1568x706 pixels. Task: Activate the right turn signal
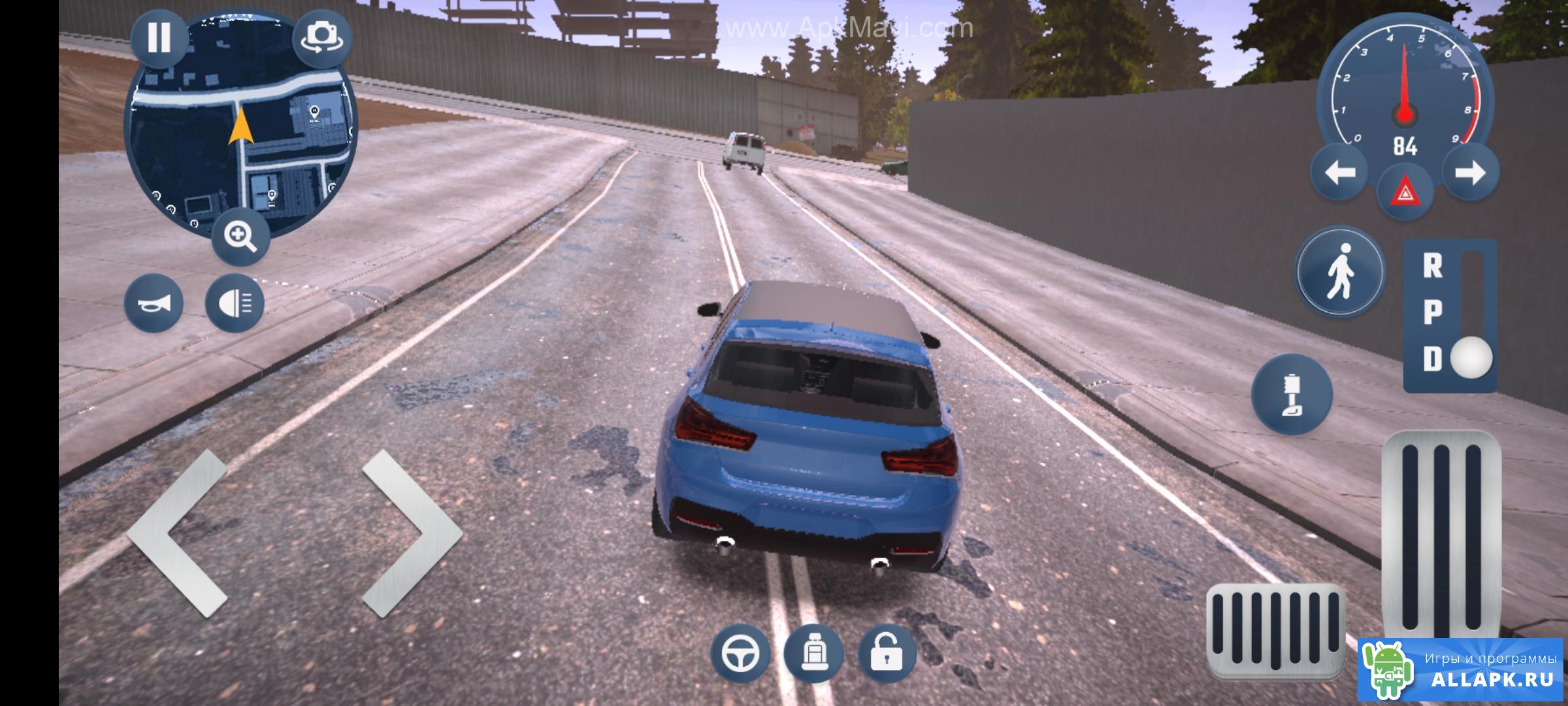pos(1470,173)
